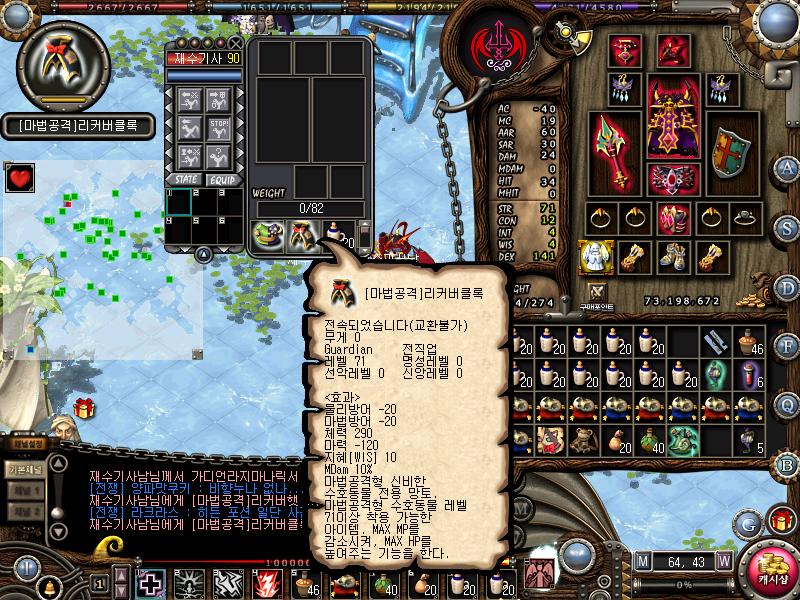Click the round A shortcut button
Image resolution: width=800 pixels, height=600 pixels.
[x=787, y=167]
